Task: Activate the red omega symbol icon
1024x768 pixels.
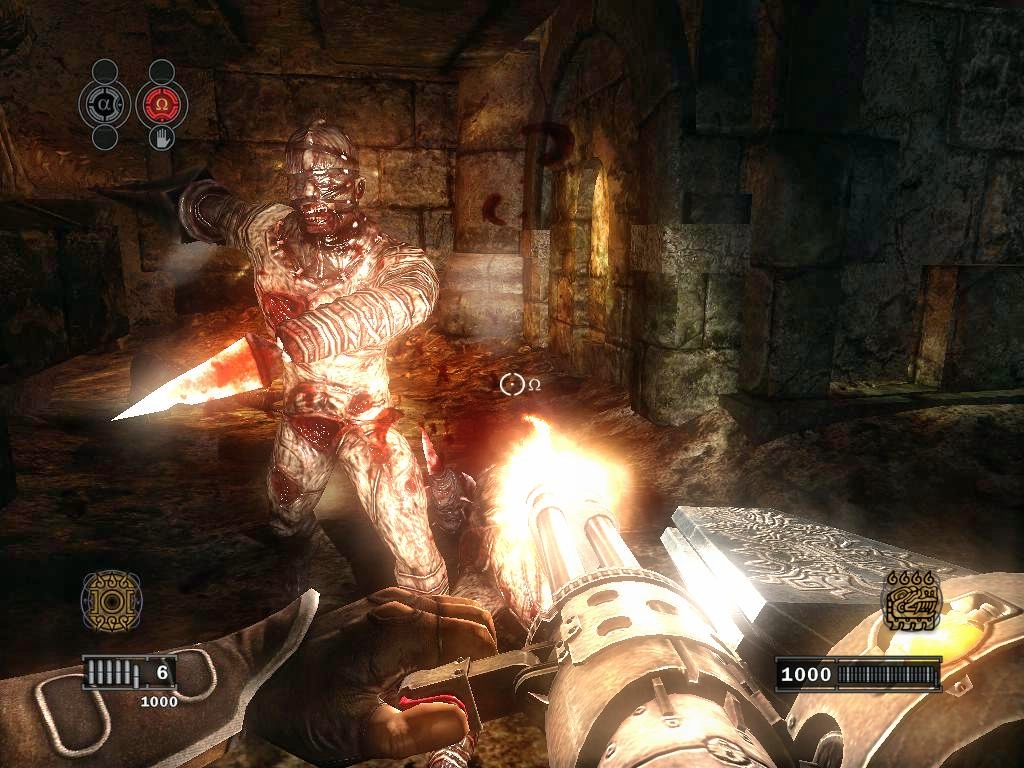Action: [160, 103]
